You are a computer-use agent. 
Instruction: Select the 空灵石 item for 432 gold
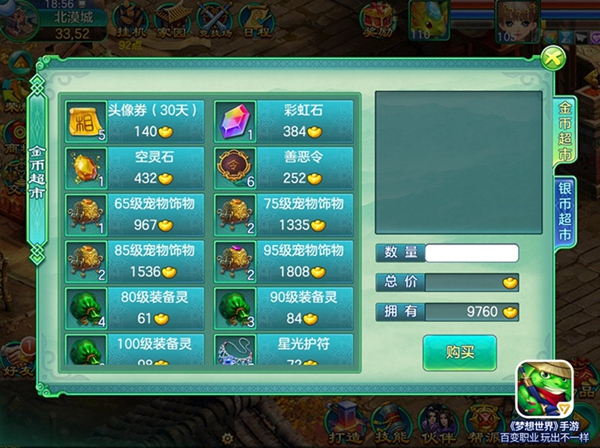coord(136,168)
